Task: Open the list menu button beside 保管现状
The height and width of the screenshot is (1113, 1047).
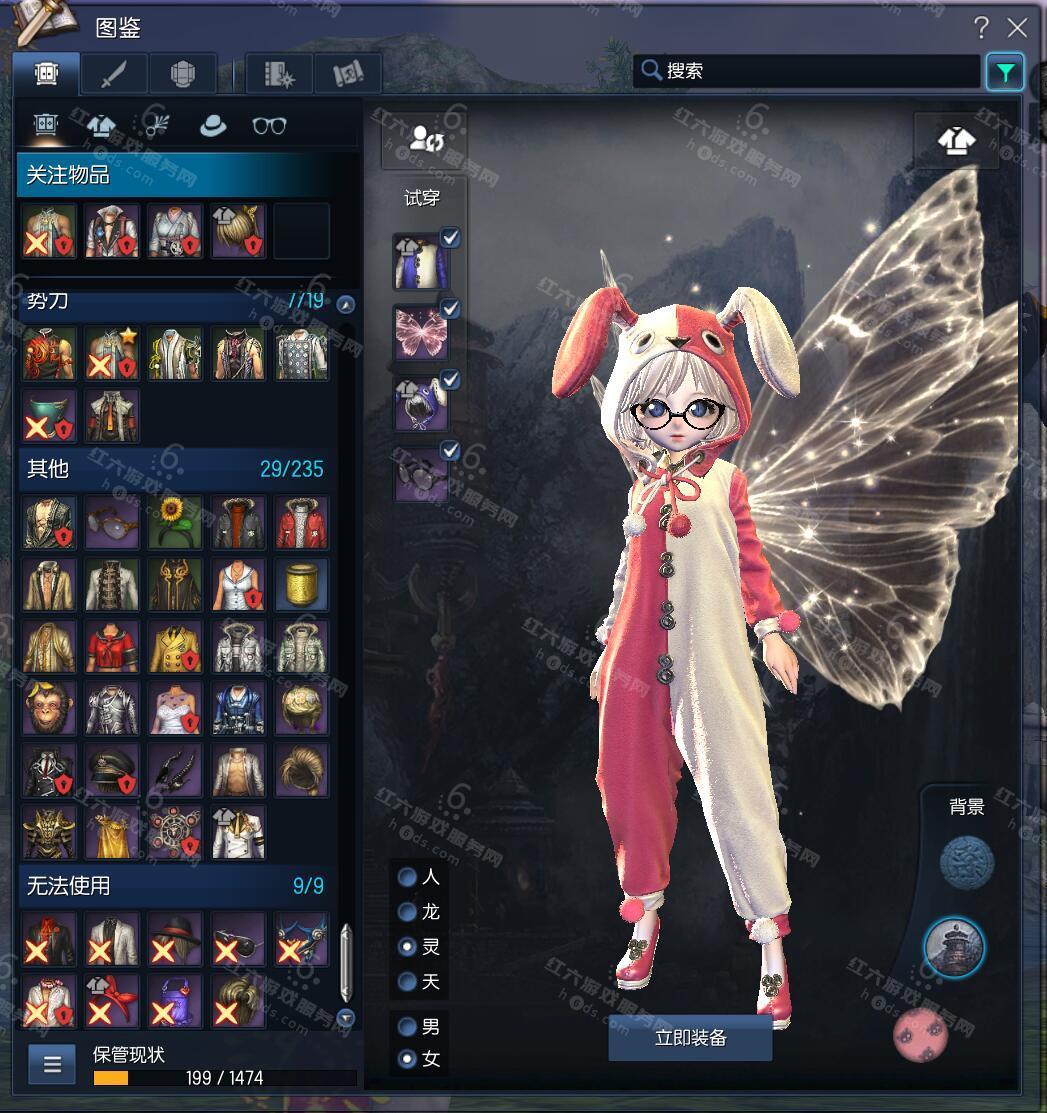Action: pos(52,1065)
